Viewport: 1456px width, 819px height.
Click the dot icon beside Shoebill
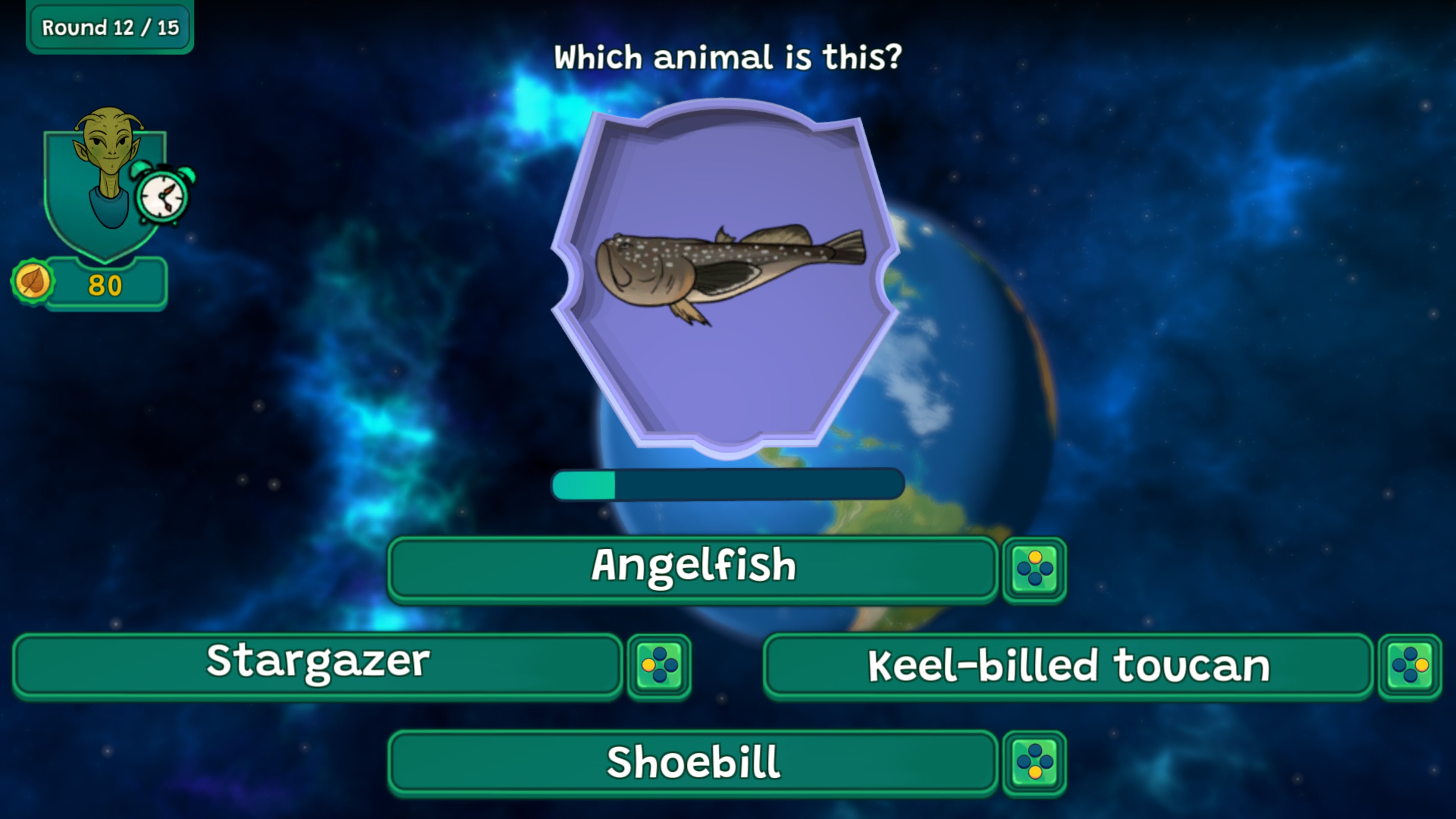pyautogui.click(x=1034, y=763)
